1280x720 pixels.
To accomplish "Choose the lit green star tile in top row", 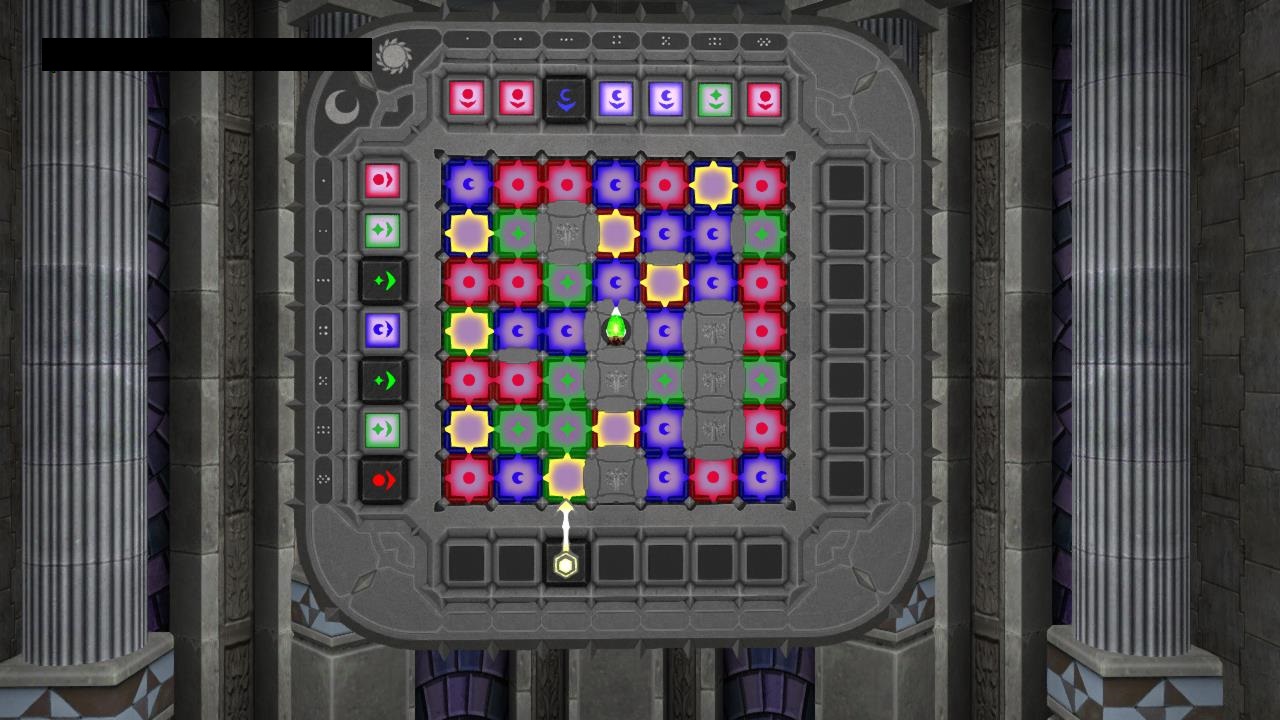I will 715,99.
